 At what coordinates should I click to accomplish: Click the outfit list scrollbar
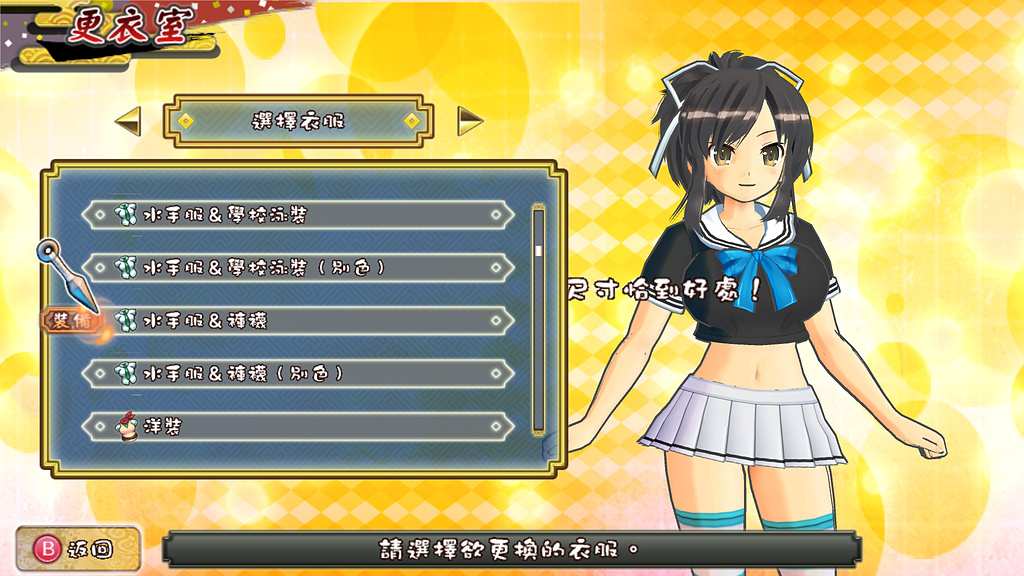click(538, 318)
